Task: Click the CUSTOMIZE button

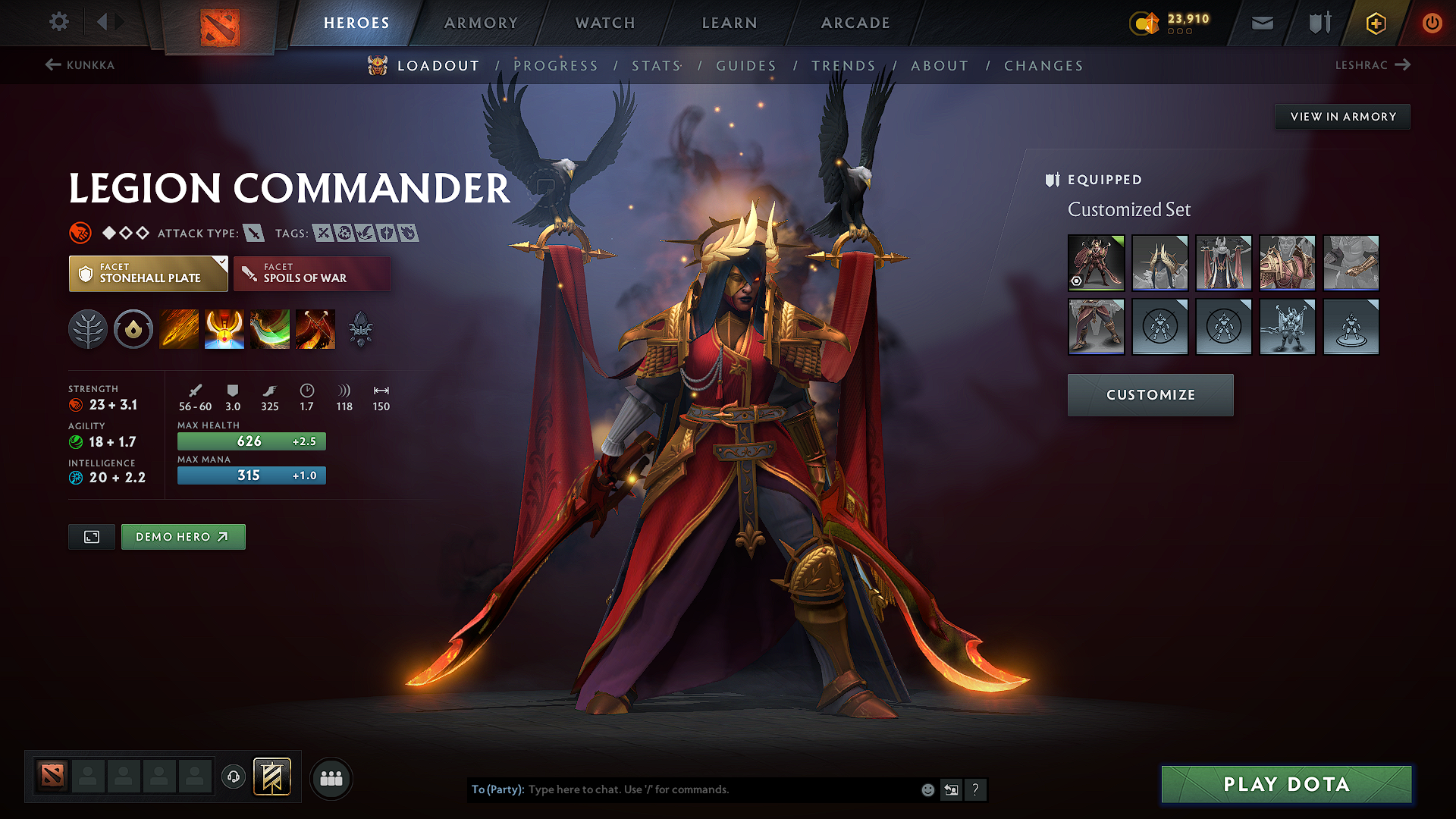Action: (x=1150, y=394)
